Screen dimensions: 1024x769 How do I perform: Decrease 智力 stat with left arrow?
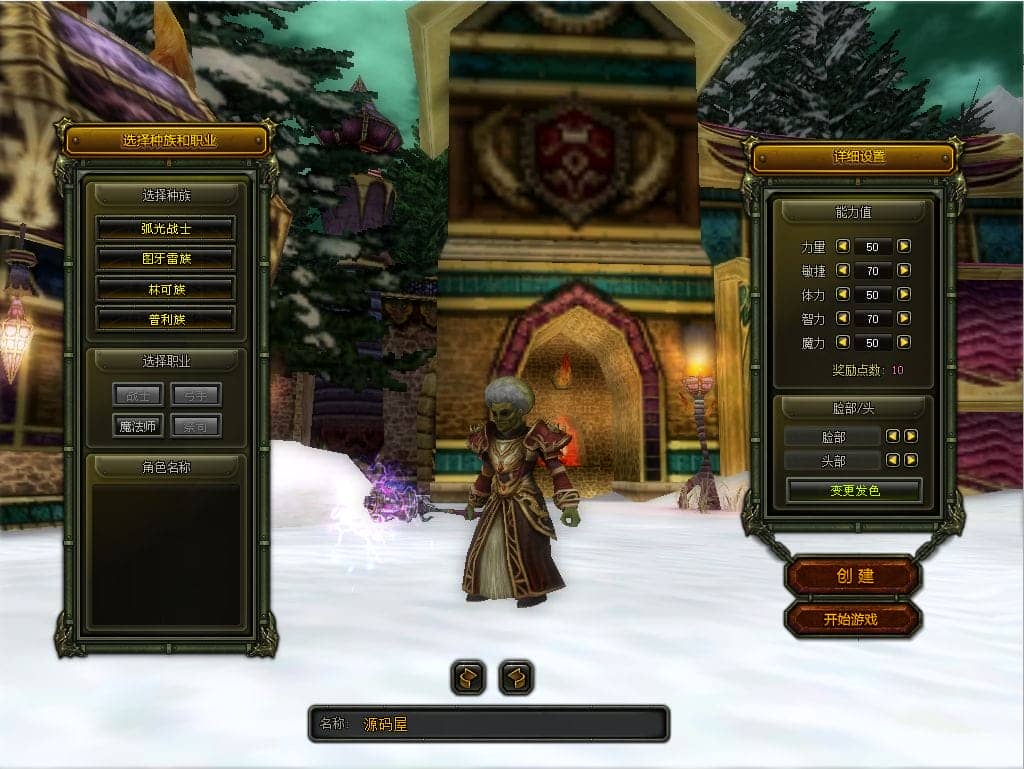coord(842,318)
